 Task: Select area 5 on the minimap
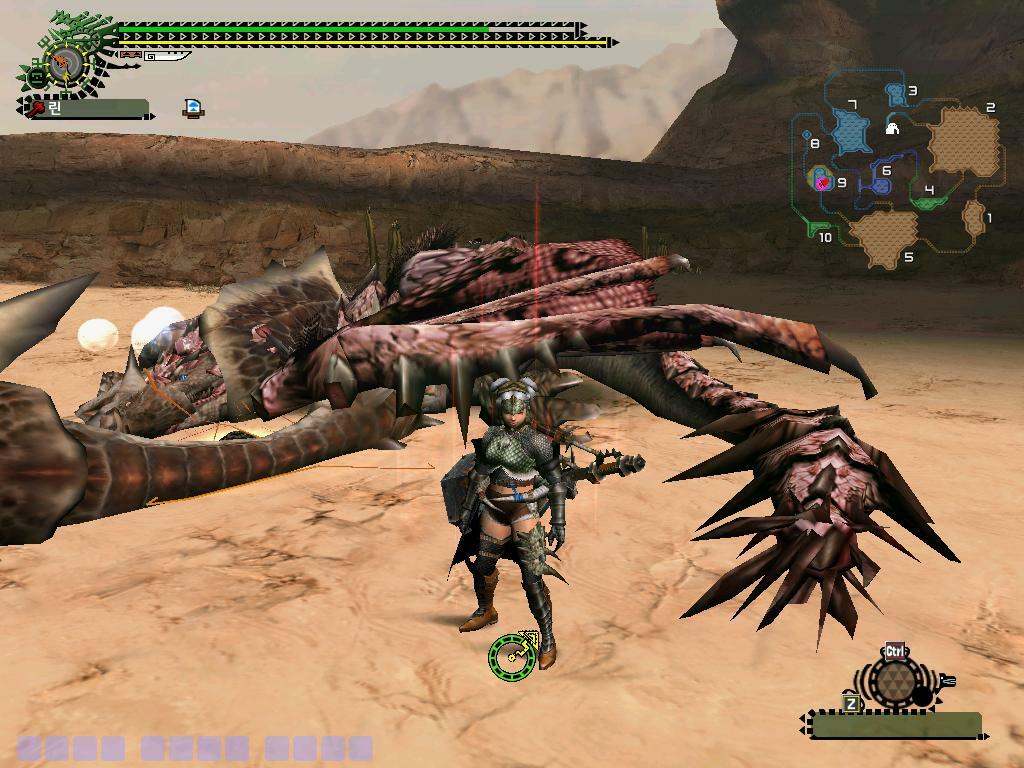coord(882,238)
